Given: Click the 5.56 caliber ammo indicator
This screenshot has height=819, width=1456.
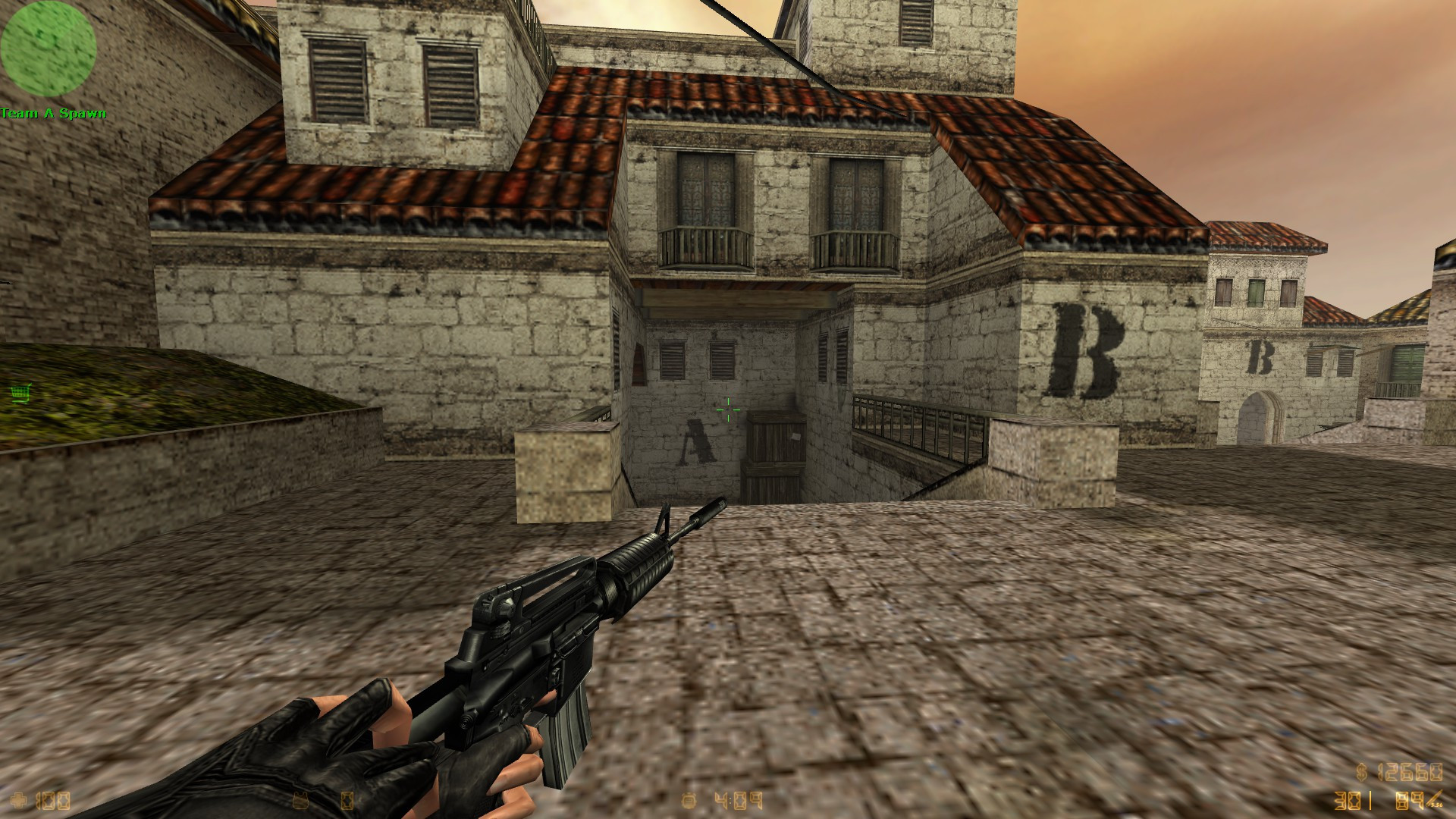Looking at the screenshot, I should pyautogui.click(x=1437, y=806).
